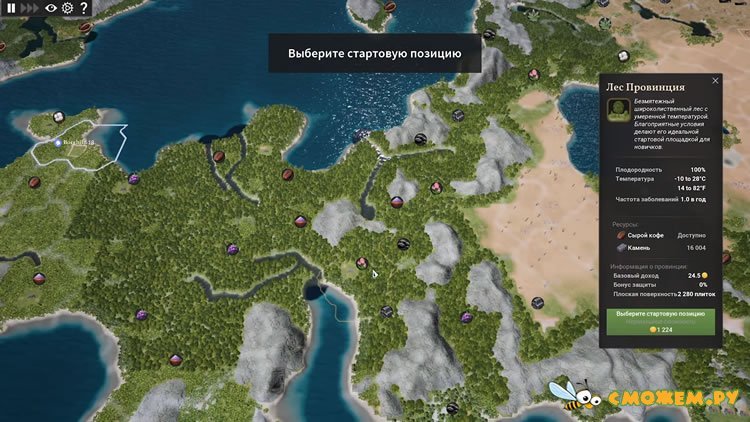Close the Лес Провинция info panel
Viewport: 750px width, 422px height.
click(x=715, y=81)
